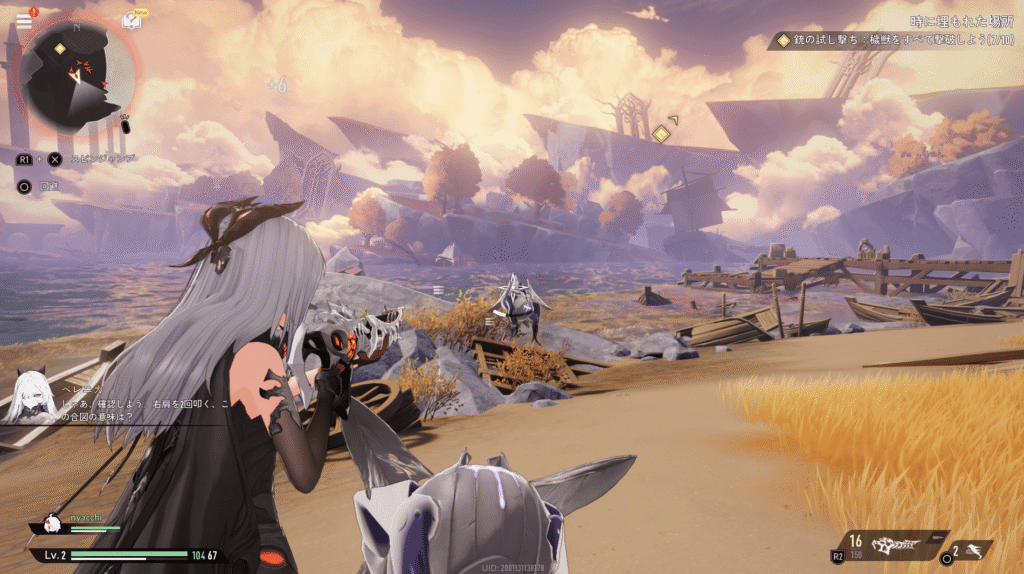Select the skeletal gun weapon icon

pyautogui.click(x=893, y=546)
